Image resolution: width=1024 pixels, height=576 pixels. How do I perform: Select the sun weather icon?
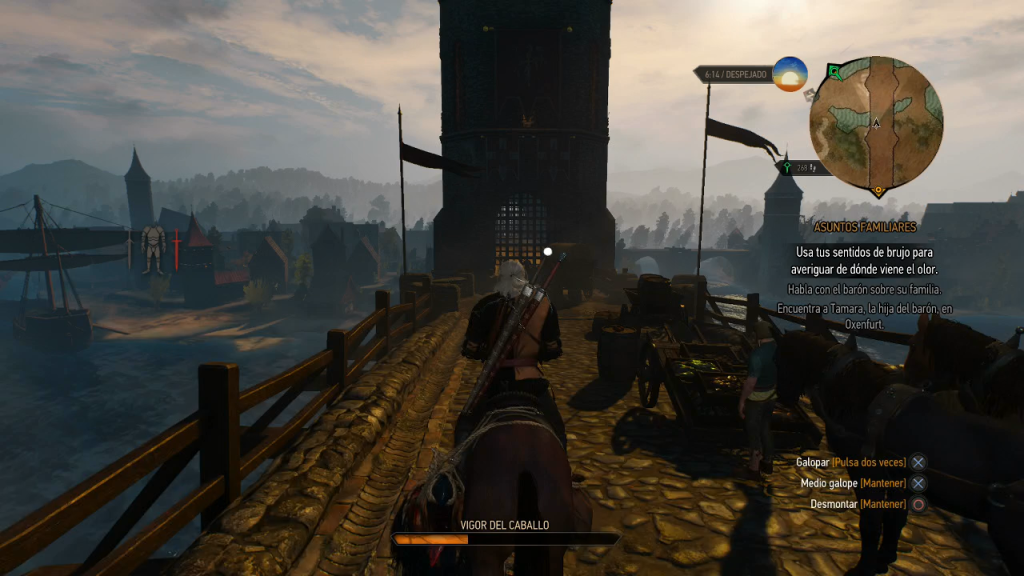point(790,74)
